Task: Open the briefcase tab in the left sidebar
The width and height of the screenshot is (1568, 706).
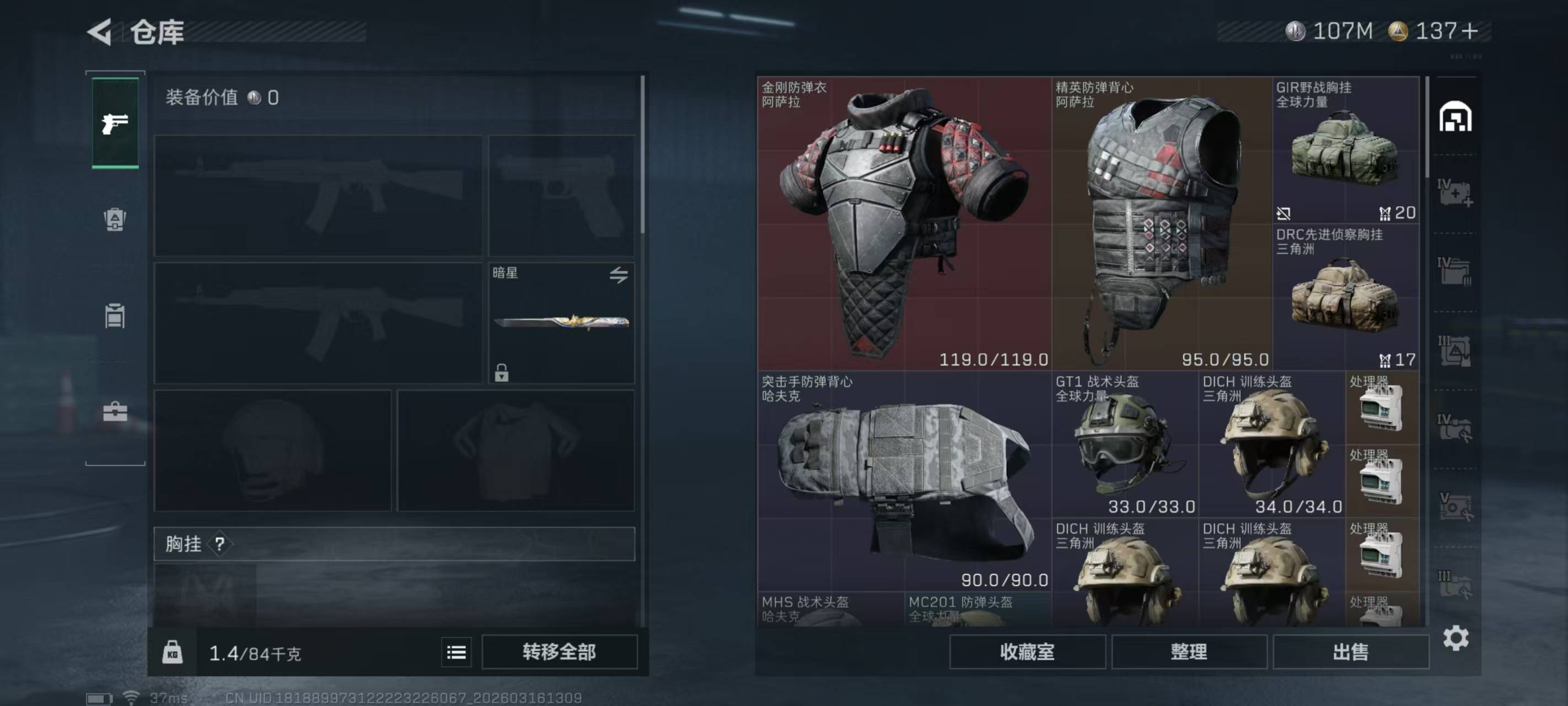Action: pyautogui.click(x=115, y=413)
